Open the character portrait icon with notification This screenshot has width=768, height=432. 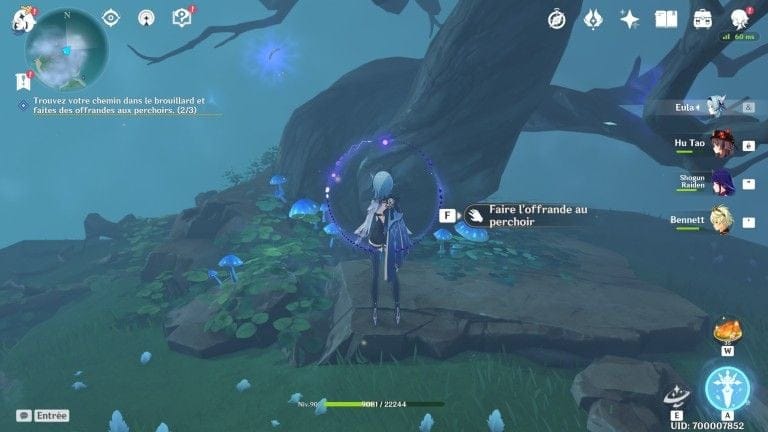(x=740, y=19)
